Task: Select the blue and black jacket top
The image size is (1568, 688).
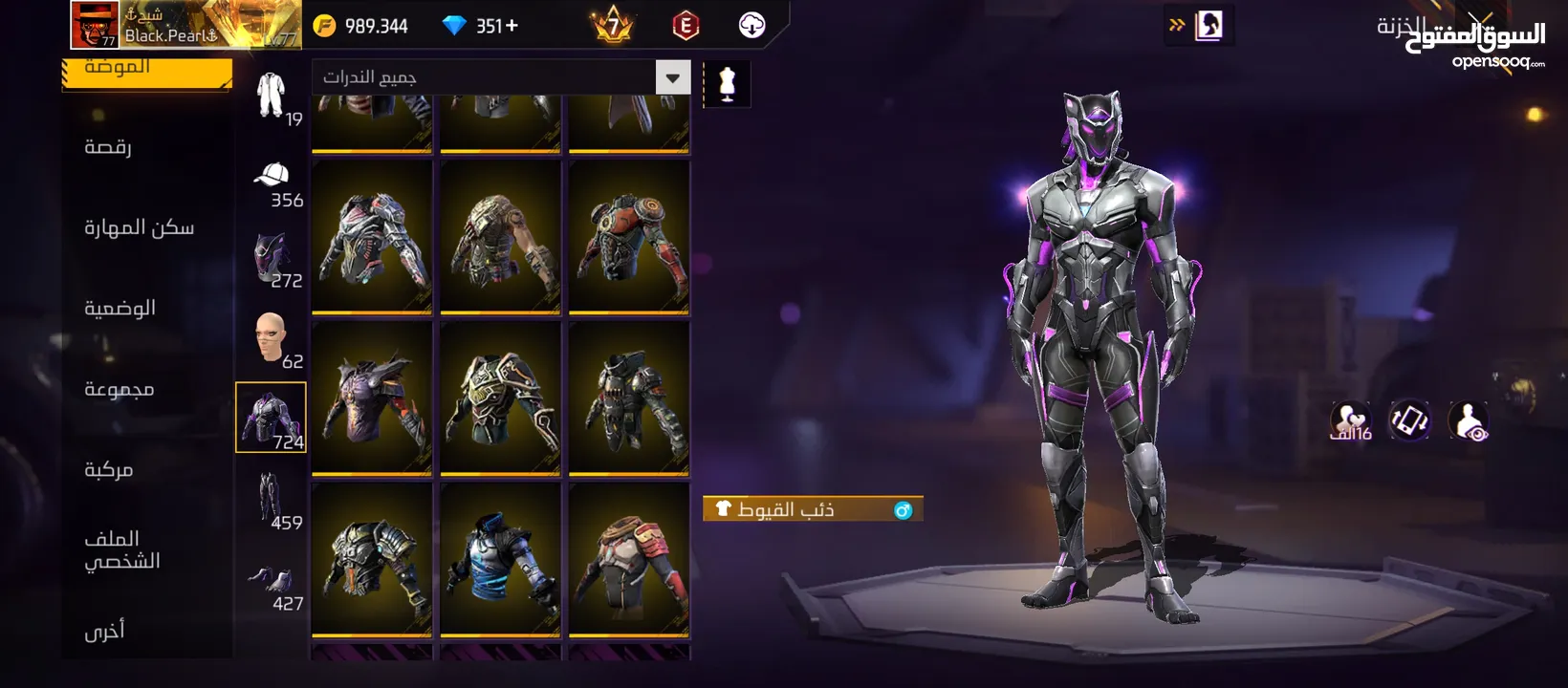Action: tap(500, 560)
